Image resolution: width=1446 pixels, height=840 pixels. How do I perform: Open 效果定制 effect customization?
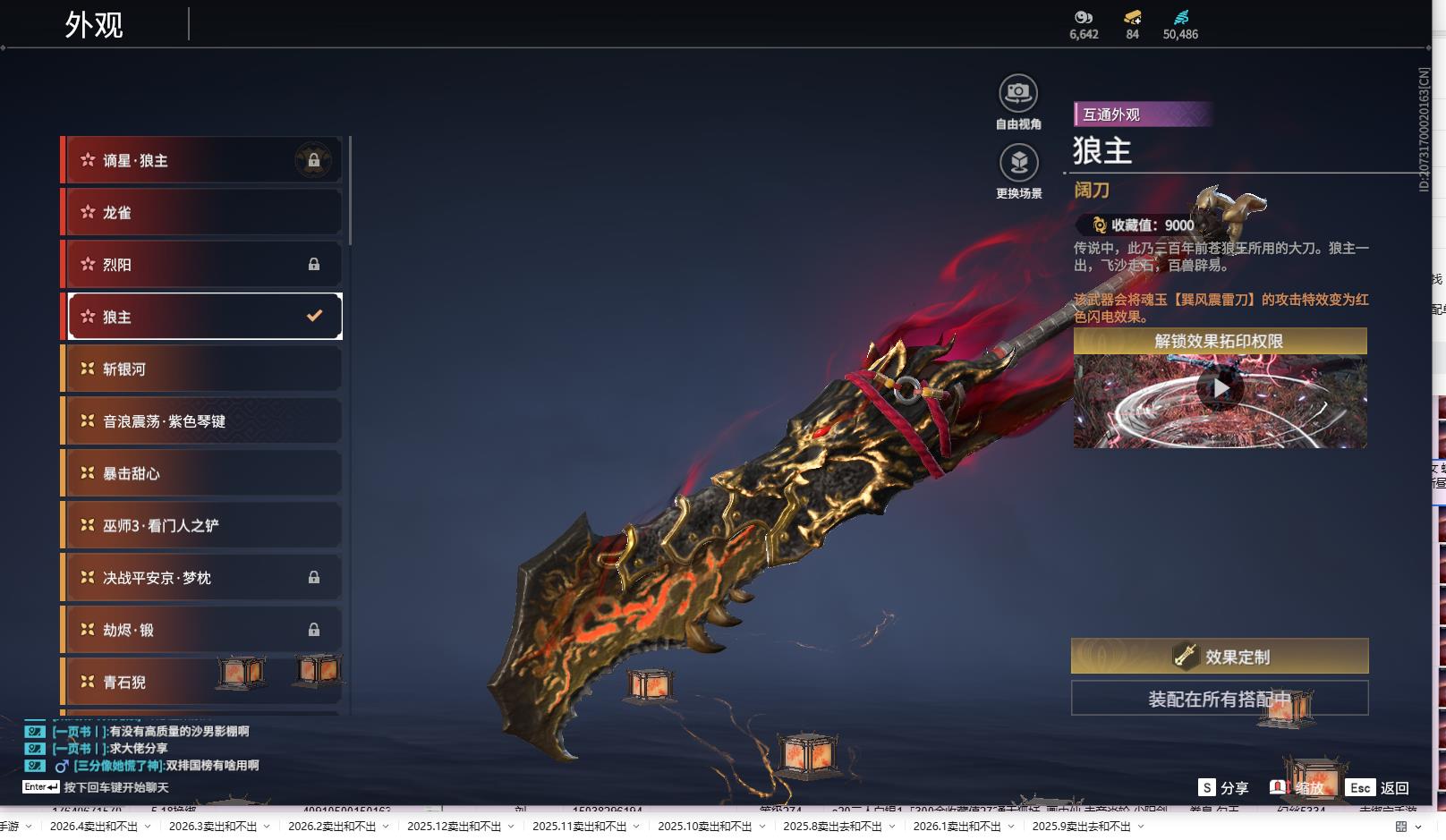tap(1220, 657)
